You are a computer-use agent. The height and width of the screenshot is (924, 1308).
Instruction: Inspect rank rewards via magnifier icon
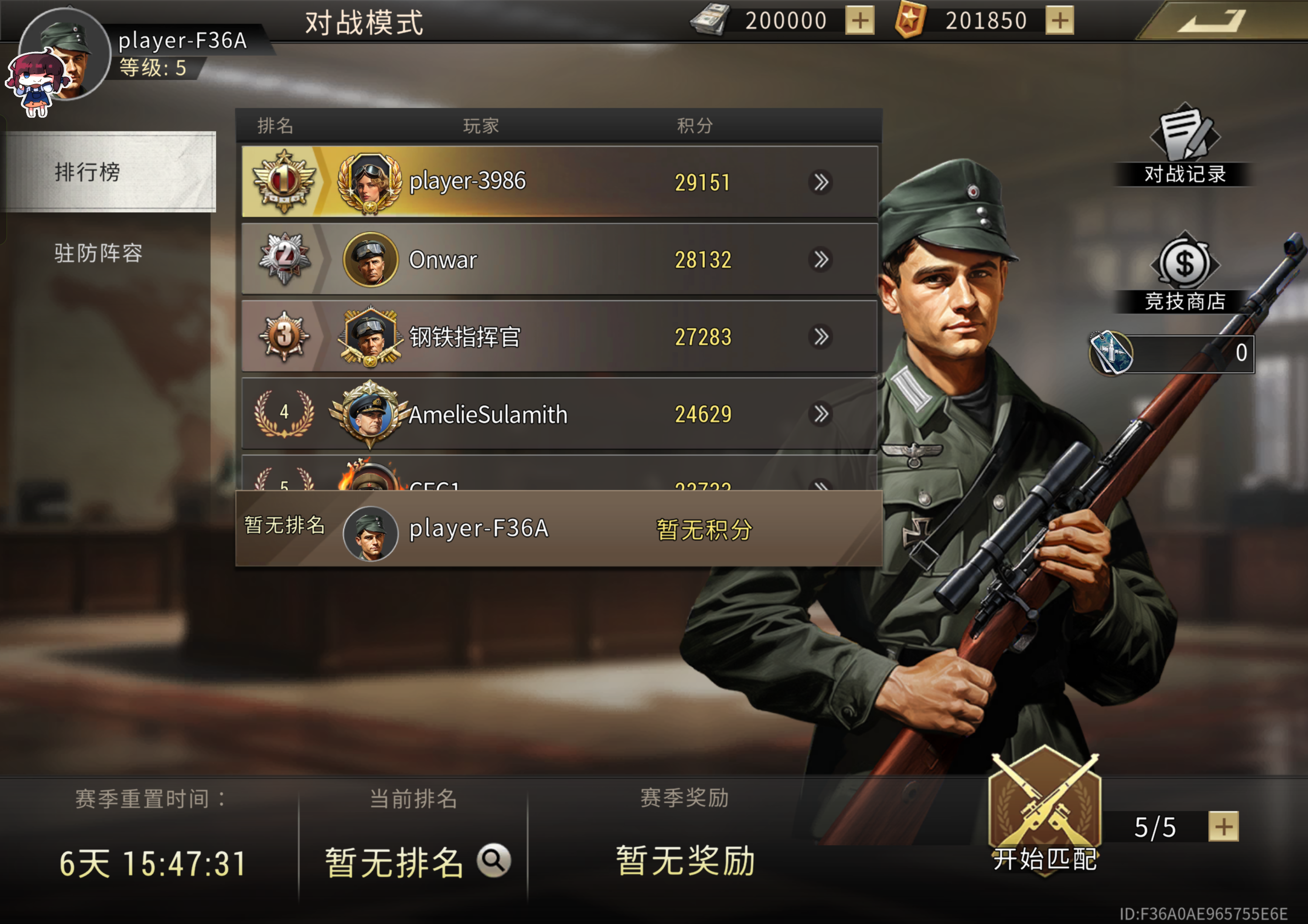tap(494, 859)
